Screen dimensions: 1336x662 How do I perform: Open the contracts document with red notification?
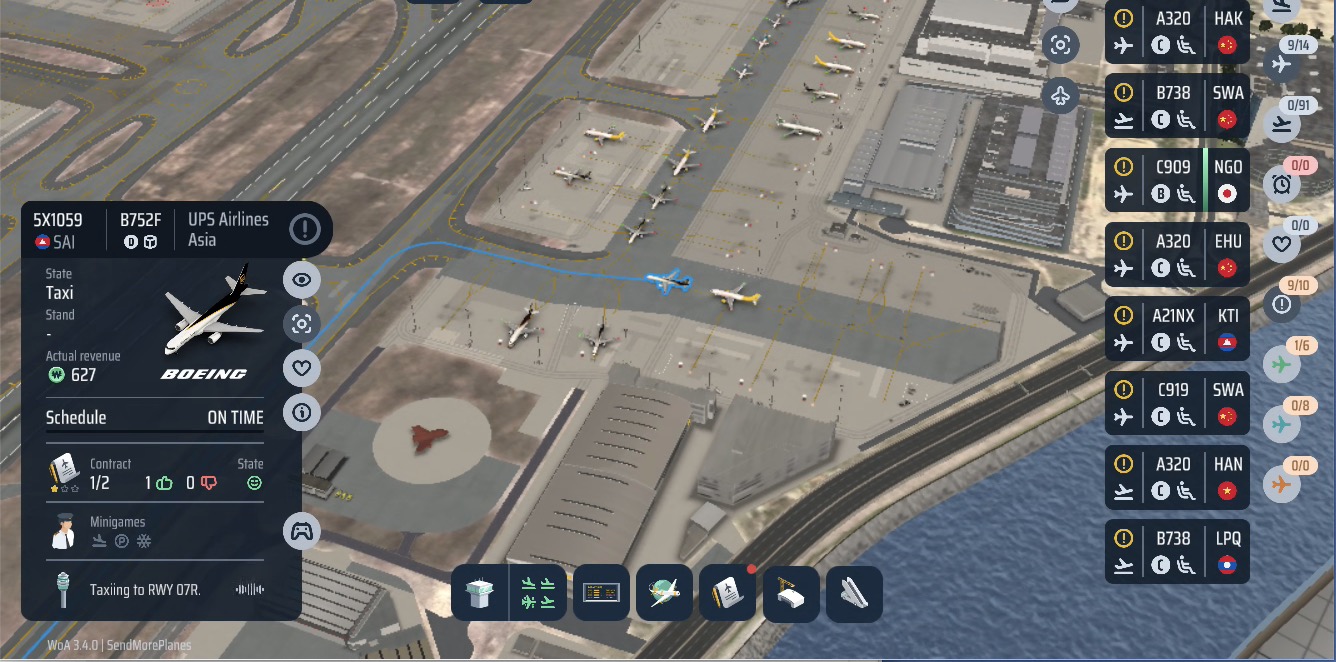click(727, 594)
